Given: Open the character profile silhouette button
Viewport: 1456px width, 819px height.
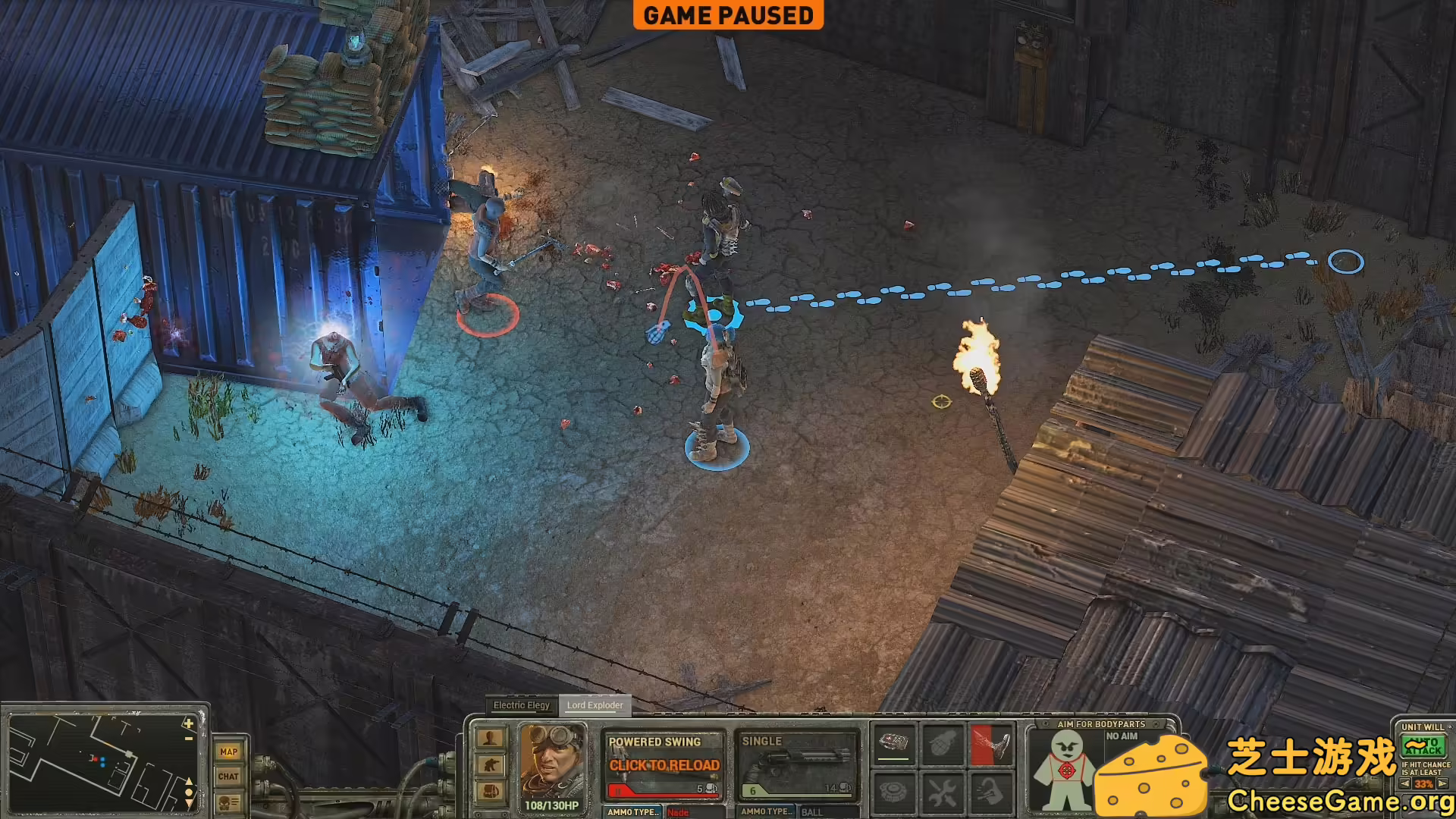Looking at the screenshot, I should point(490,738).
